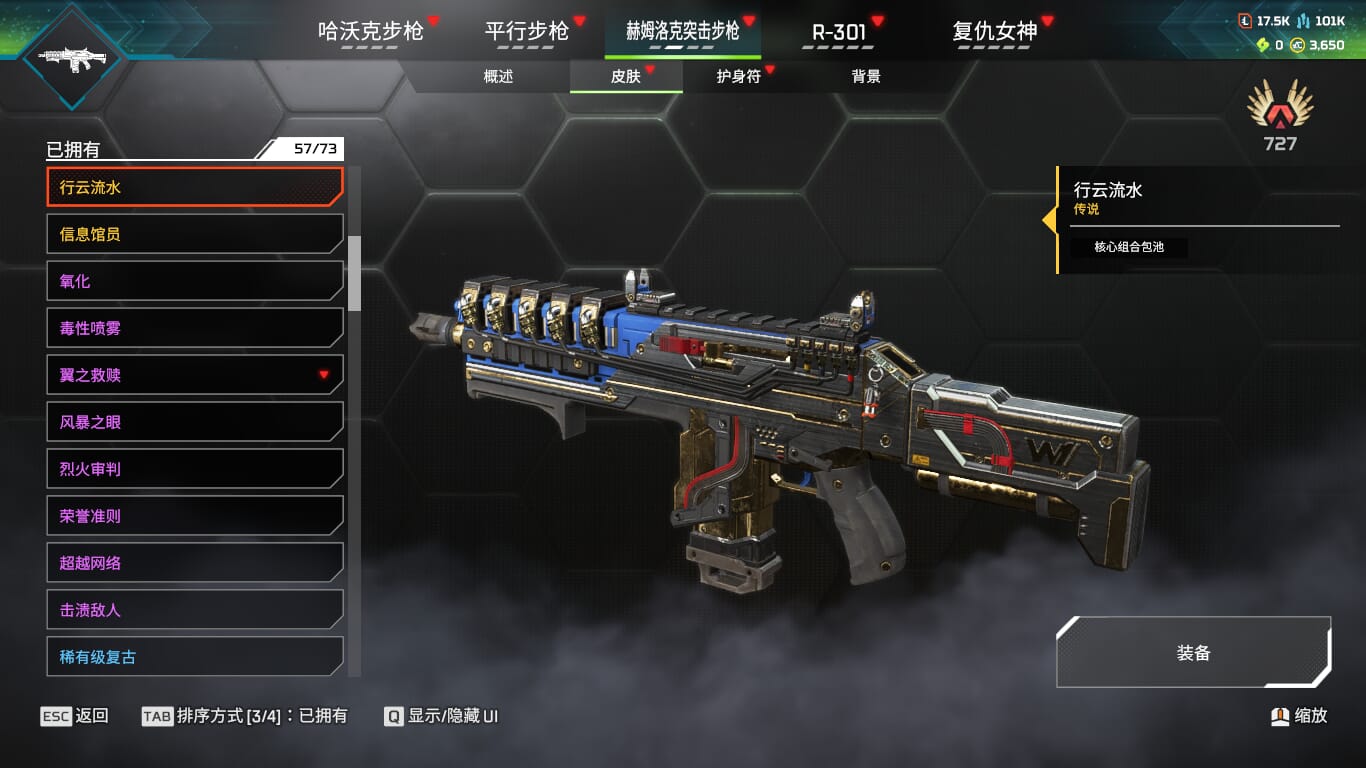Choose the 氧化 skin from the list
This screenshot has height=768, width=1366.
pos(195,281)
